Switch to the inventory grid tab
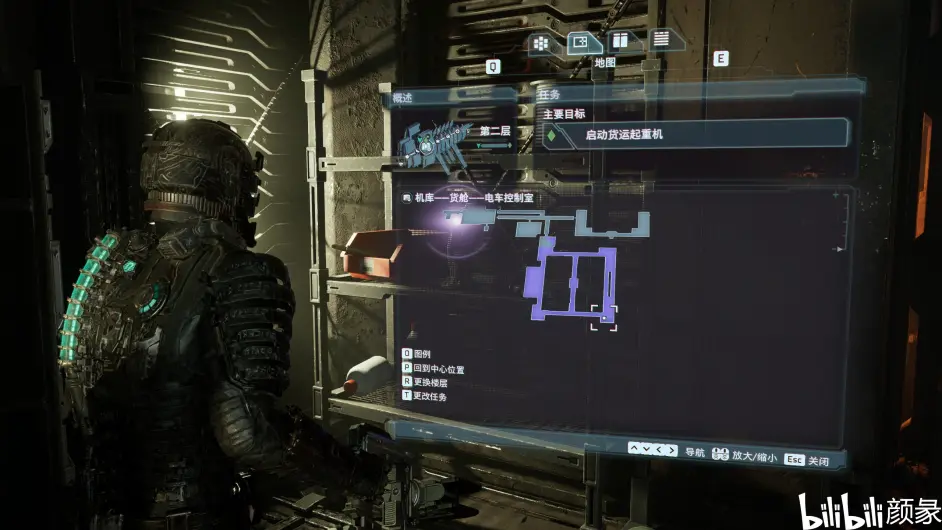The image size is (942, 530). [x=542, y=42]
